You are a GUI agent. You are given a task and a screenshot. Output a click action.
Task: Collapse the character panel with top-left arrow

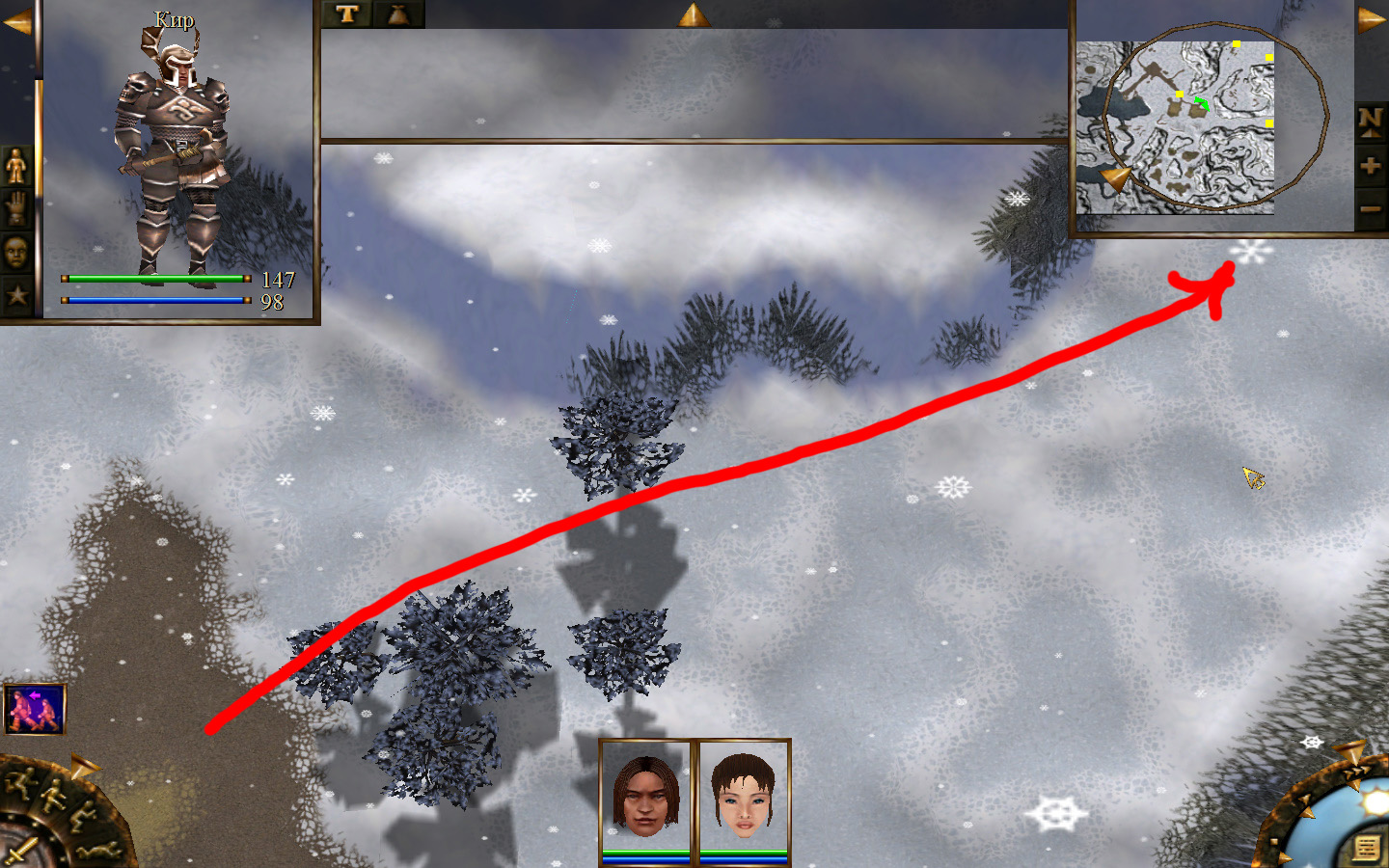(x=16, y=22)
